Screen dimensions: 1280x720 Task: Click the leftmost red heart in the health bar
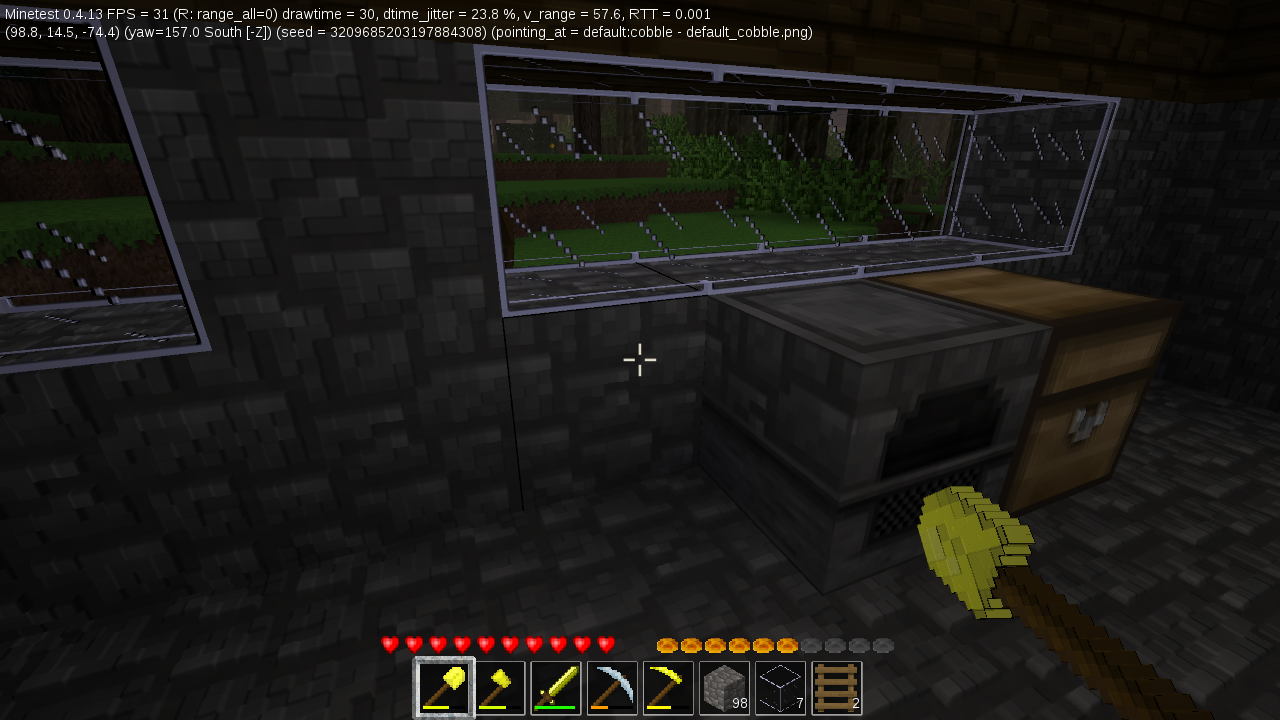tap(389, 644)
